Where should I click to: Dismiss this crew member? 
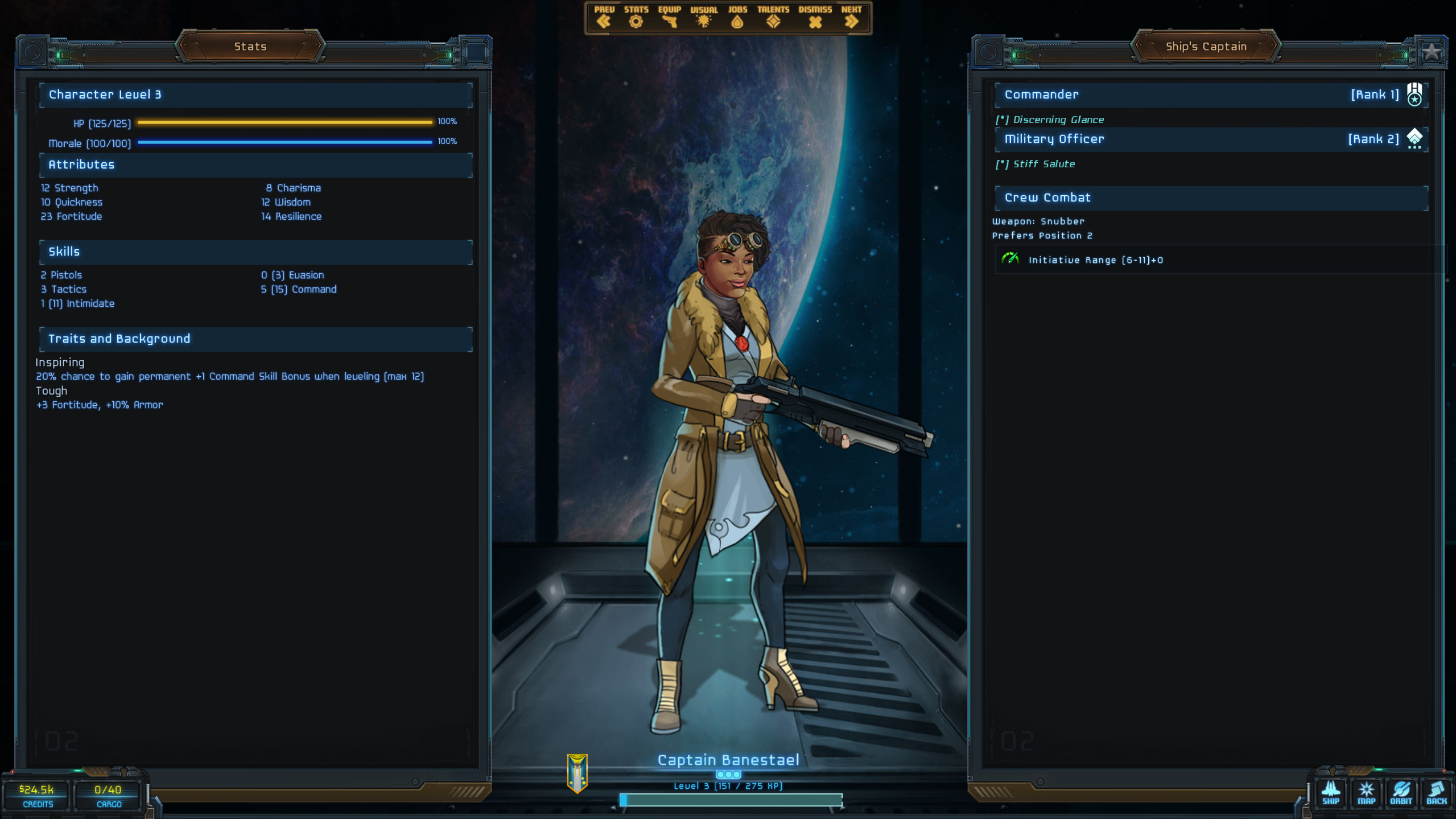pyautogui.click(x=815, y=18)
